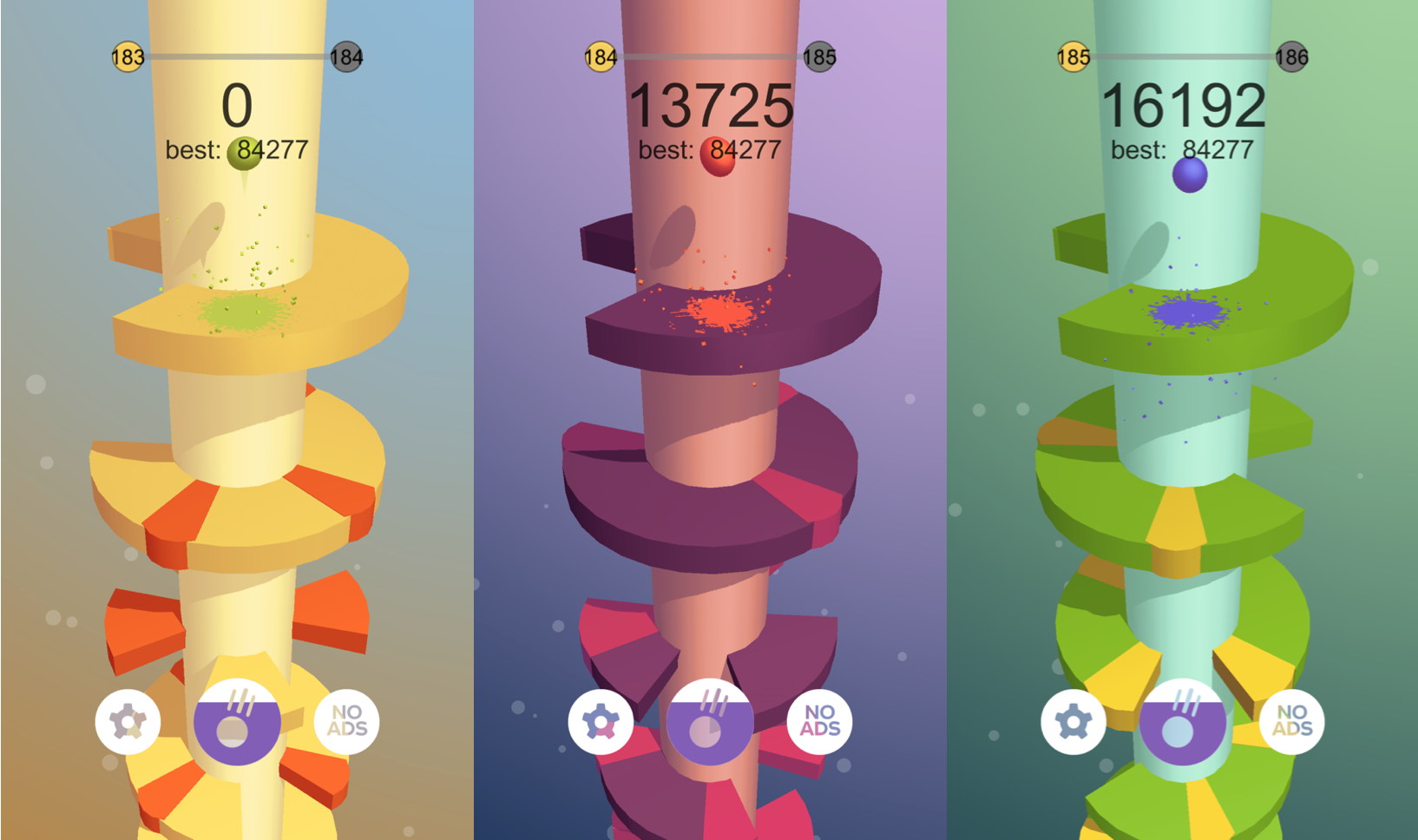Open ball skins button on the mint tower screen
This screenshot has width=1418, height=840.
point(1183,722)
